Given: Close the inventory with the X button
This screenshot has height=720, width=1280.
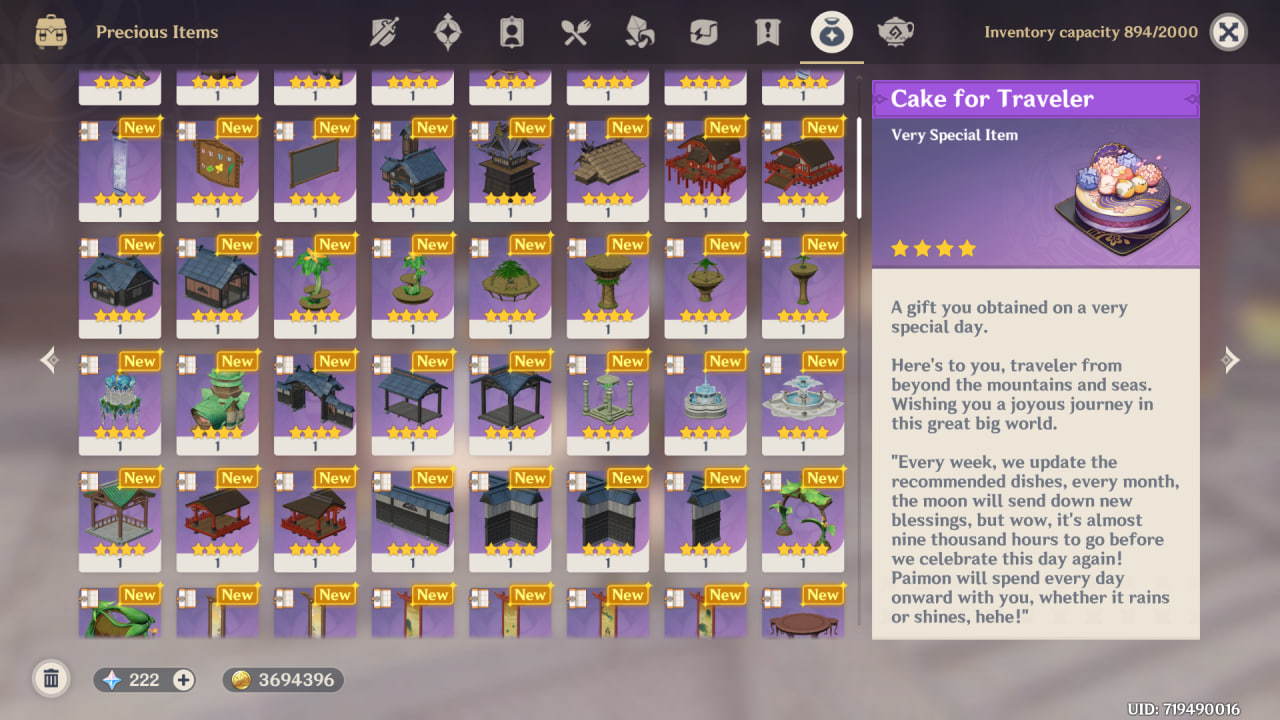Looking at the screenshot, I should pyautogui.click(x=1228, y=31).
